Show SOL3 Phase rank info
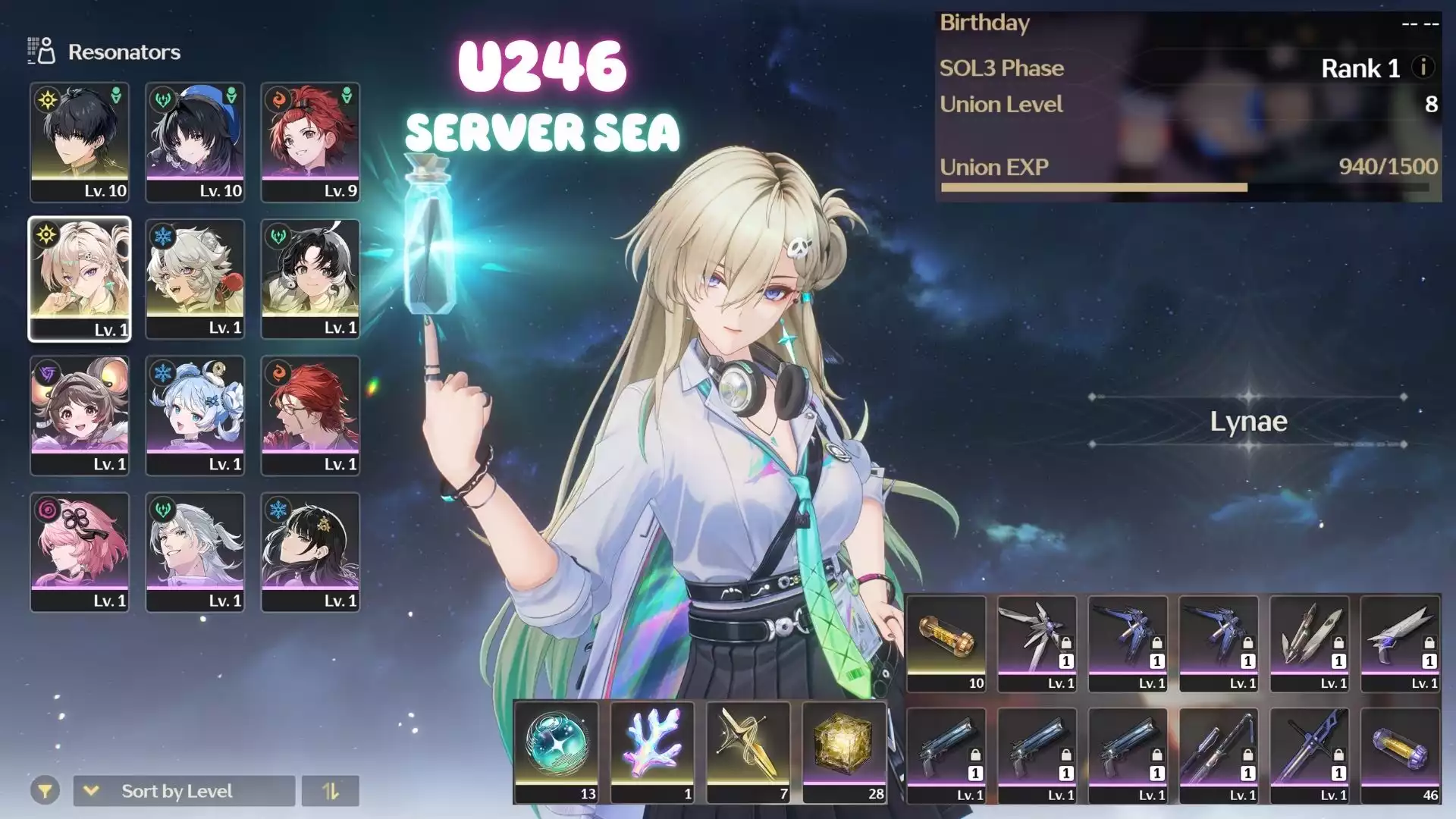The width and height of the screenshot is (1456, 819). click(x=1423, y=67)
